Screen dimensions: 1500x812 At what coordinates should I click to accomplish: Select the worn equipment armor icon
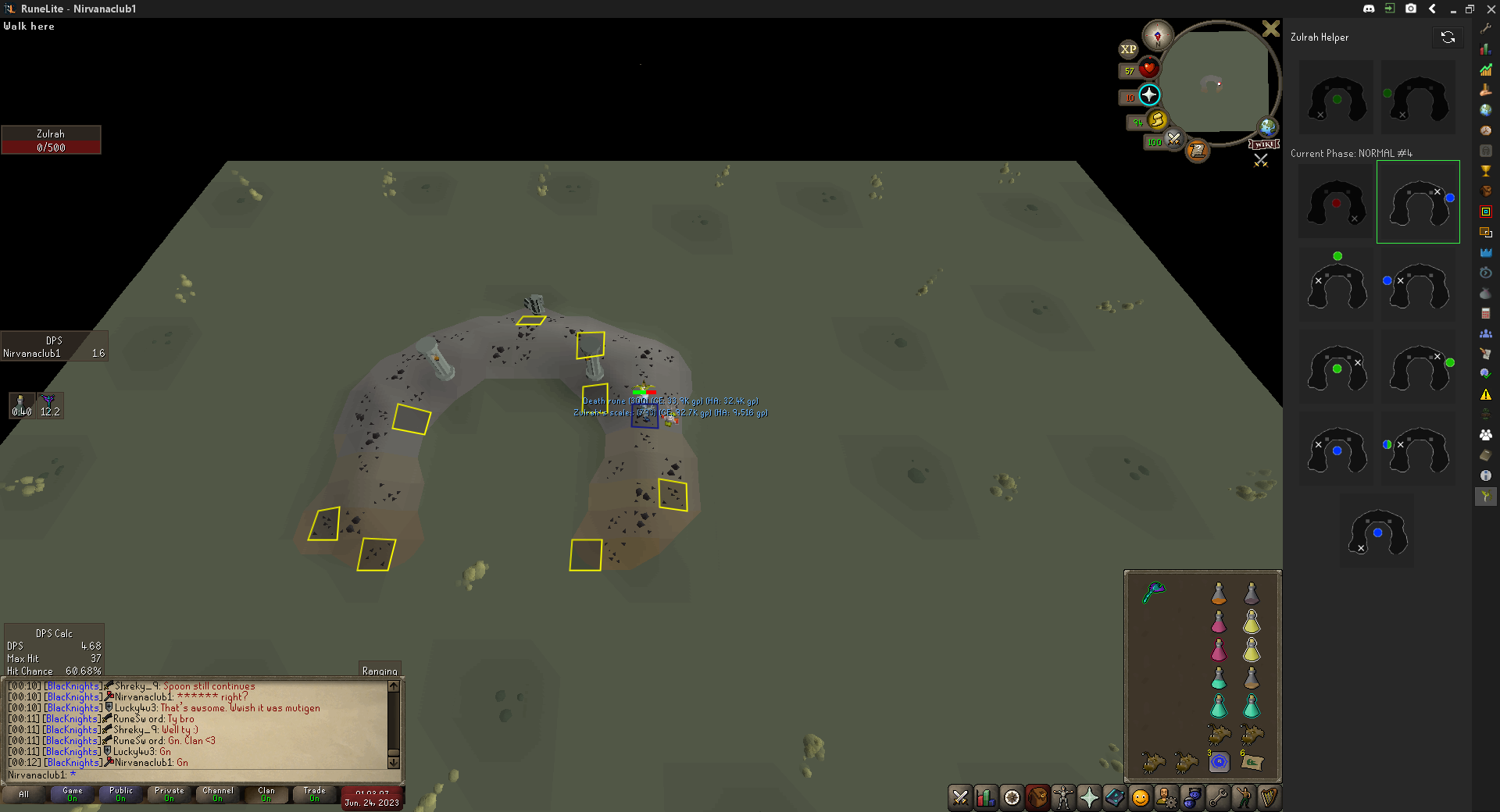[x=1062, y=798]
